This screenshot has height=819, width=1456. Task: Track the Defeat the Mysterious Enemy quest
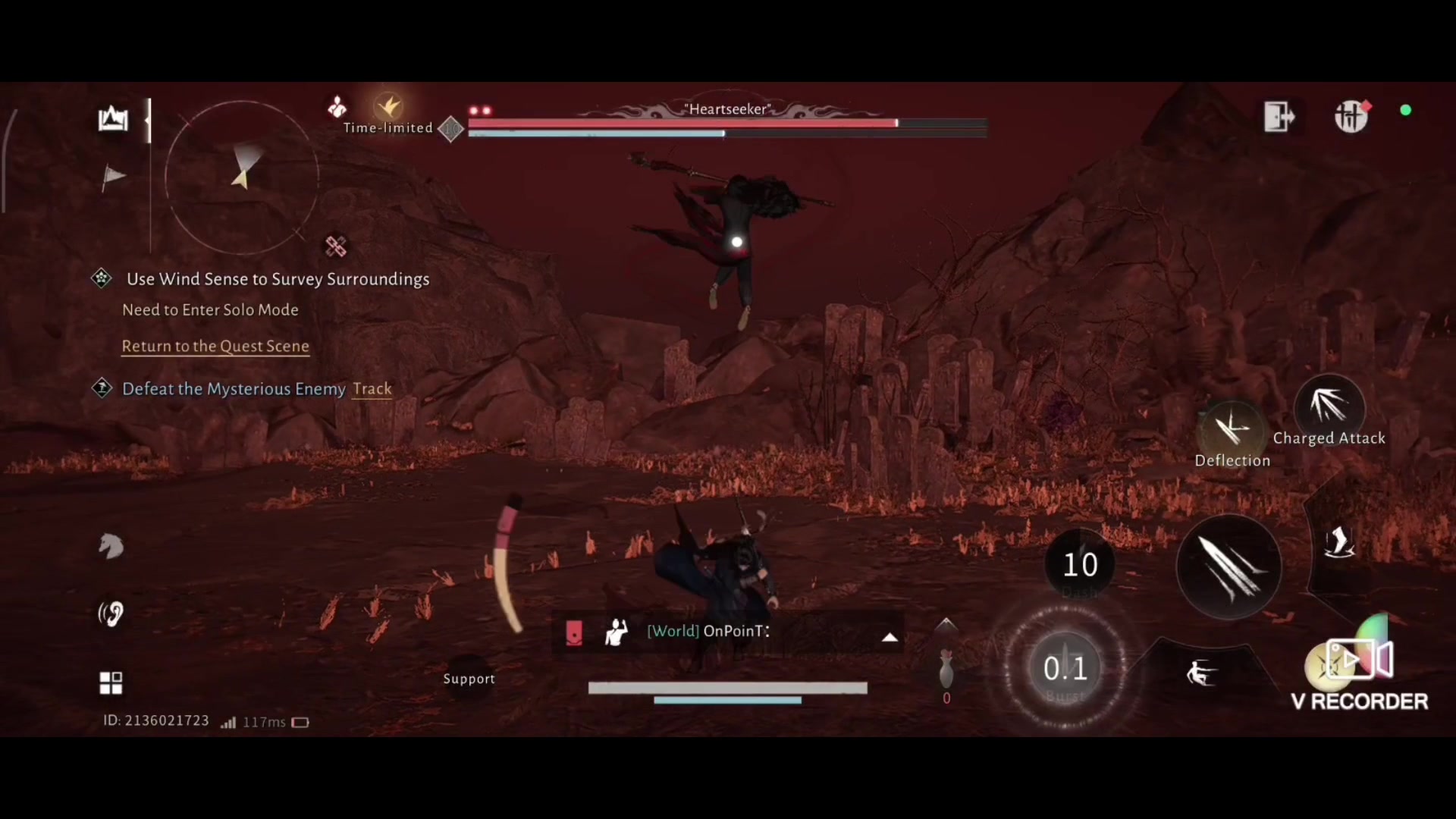click(x=372, y=389)
